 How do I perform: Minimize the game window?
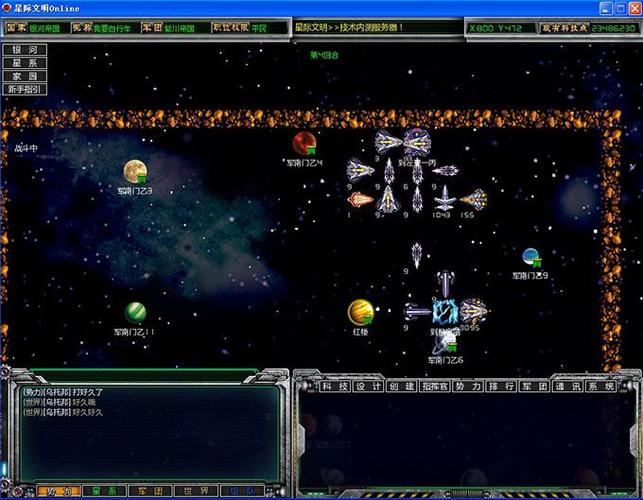pos(604,8)
